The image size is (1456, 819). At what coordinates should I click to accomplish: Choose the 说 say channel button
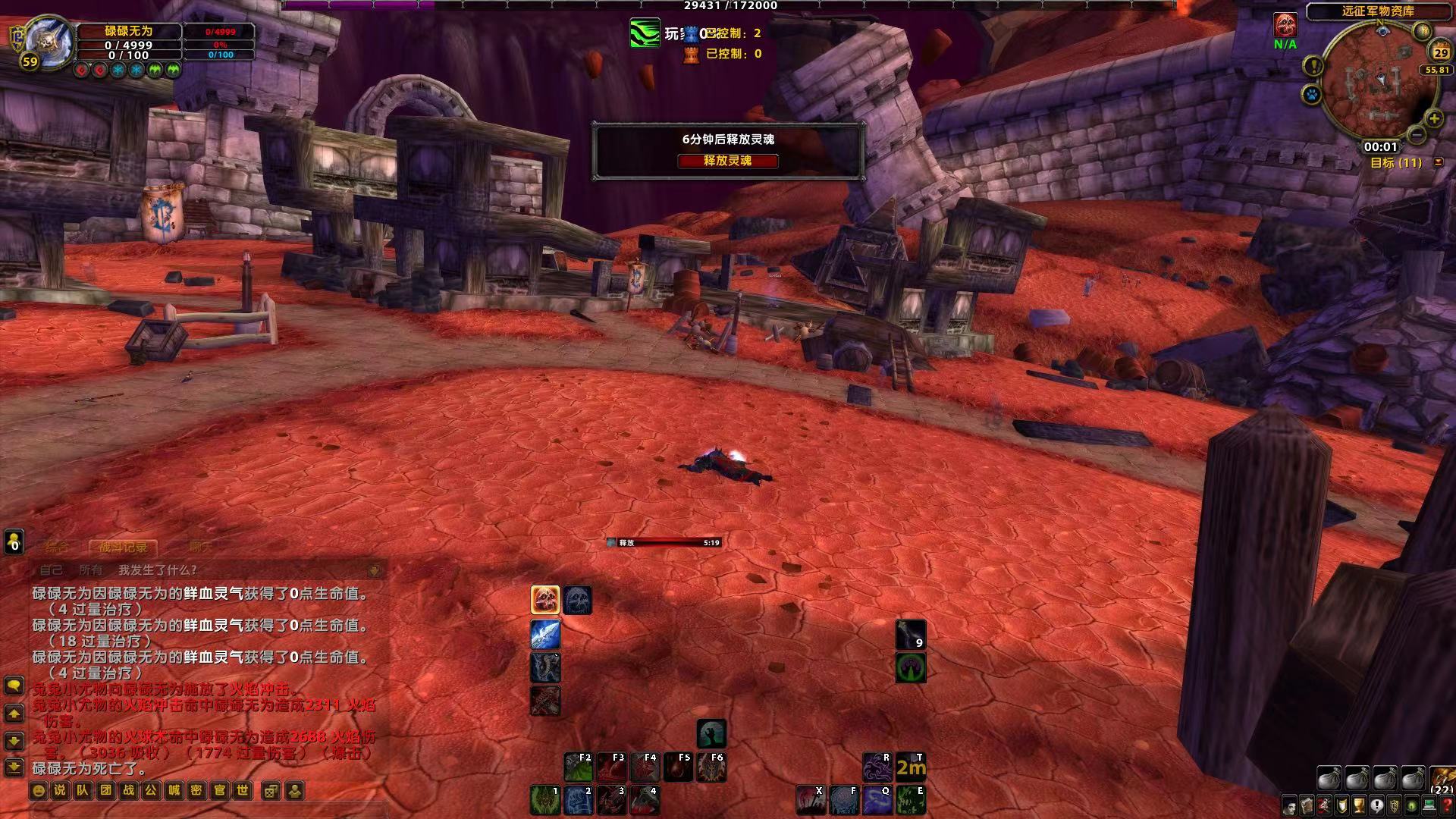point(60,791)
